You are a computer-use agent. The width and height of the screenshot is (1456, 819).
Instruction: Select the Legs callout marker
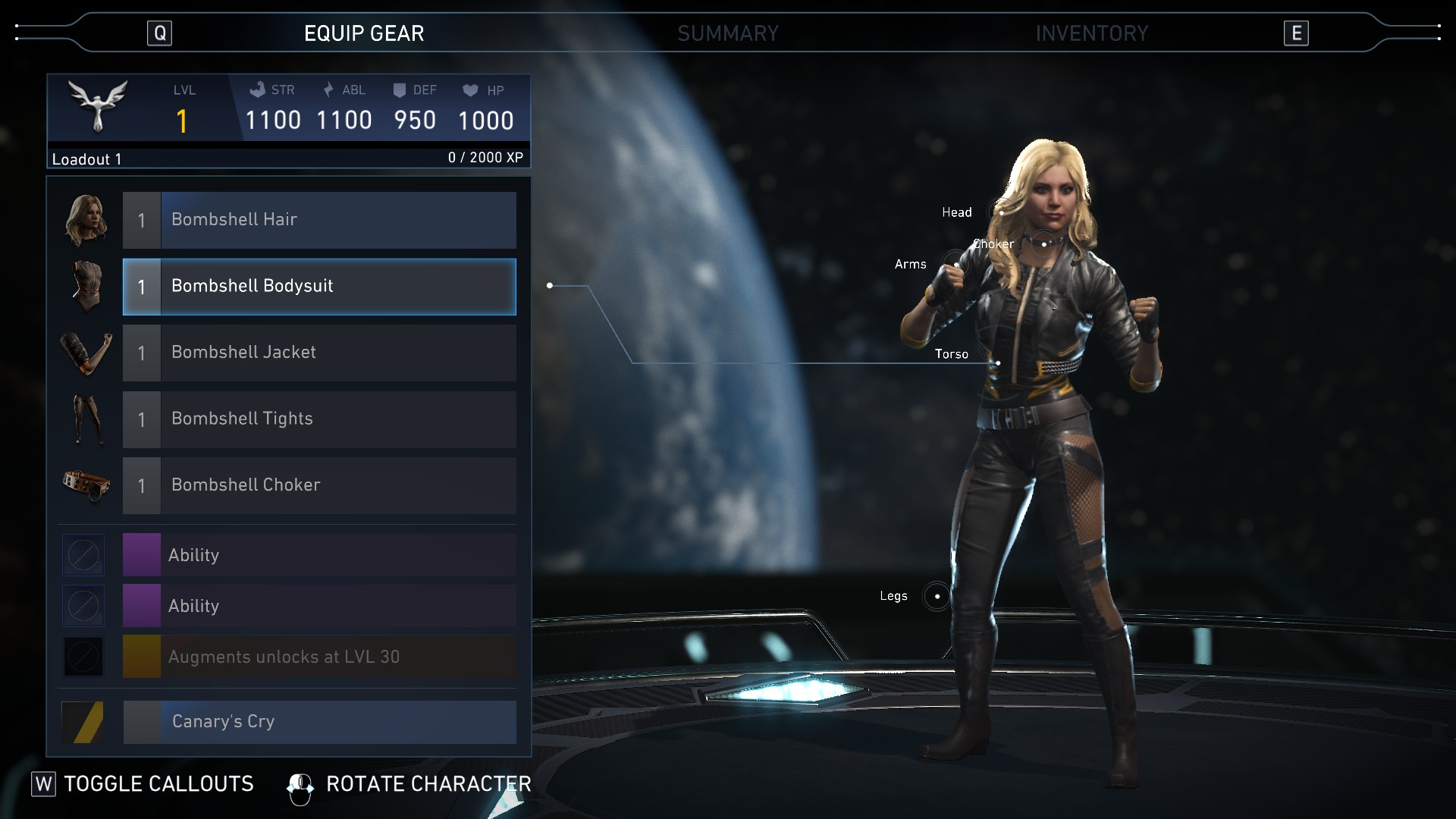937,597
